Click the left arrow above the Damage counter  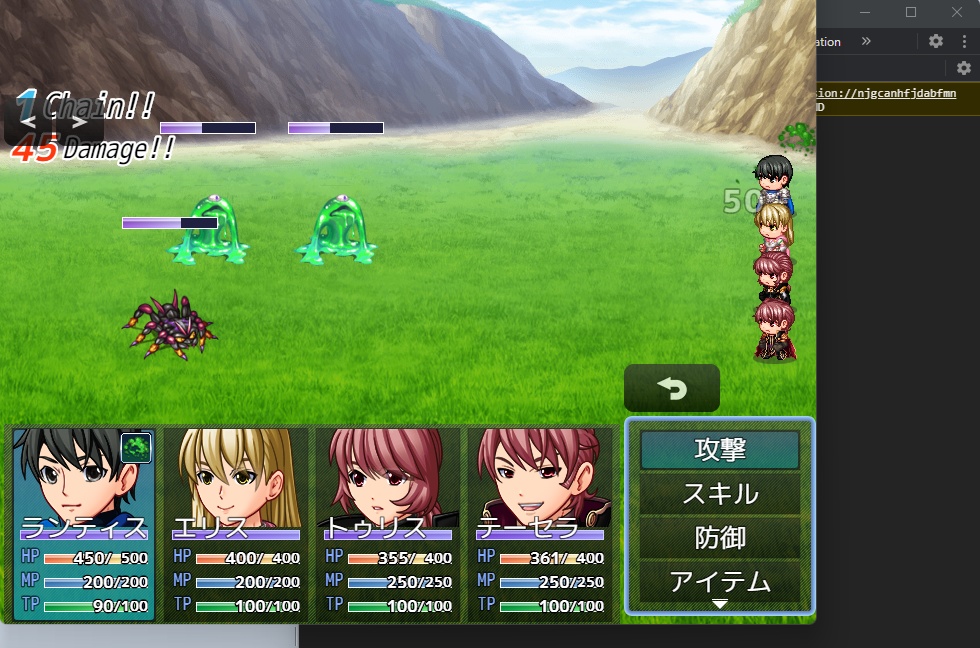click(29, 121)
